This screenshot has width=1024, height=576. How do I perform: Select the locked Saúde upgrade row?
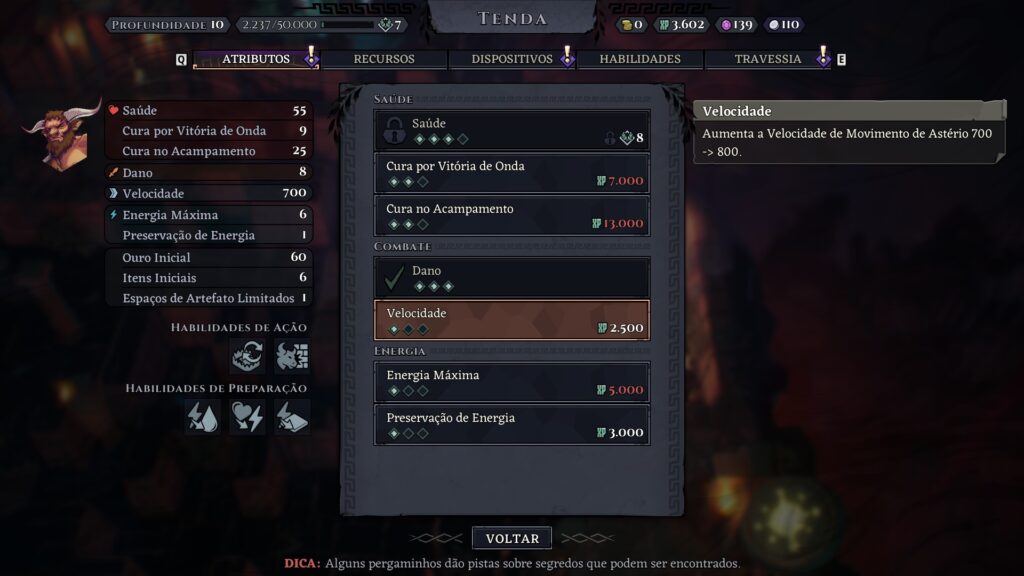511,131
